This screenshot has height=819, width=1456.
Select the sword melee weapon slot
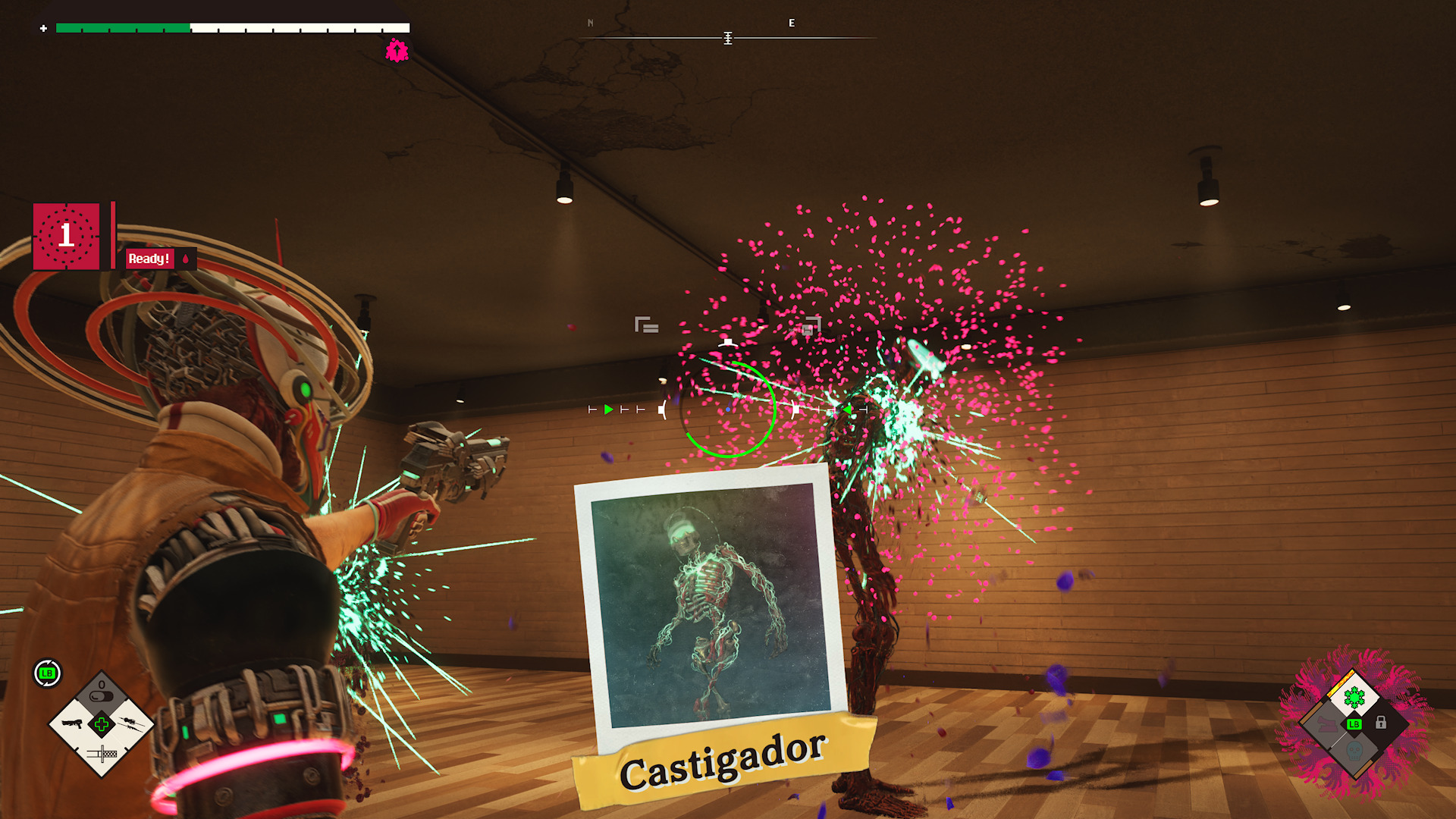tap(102, 754)
